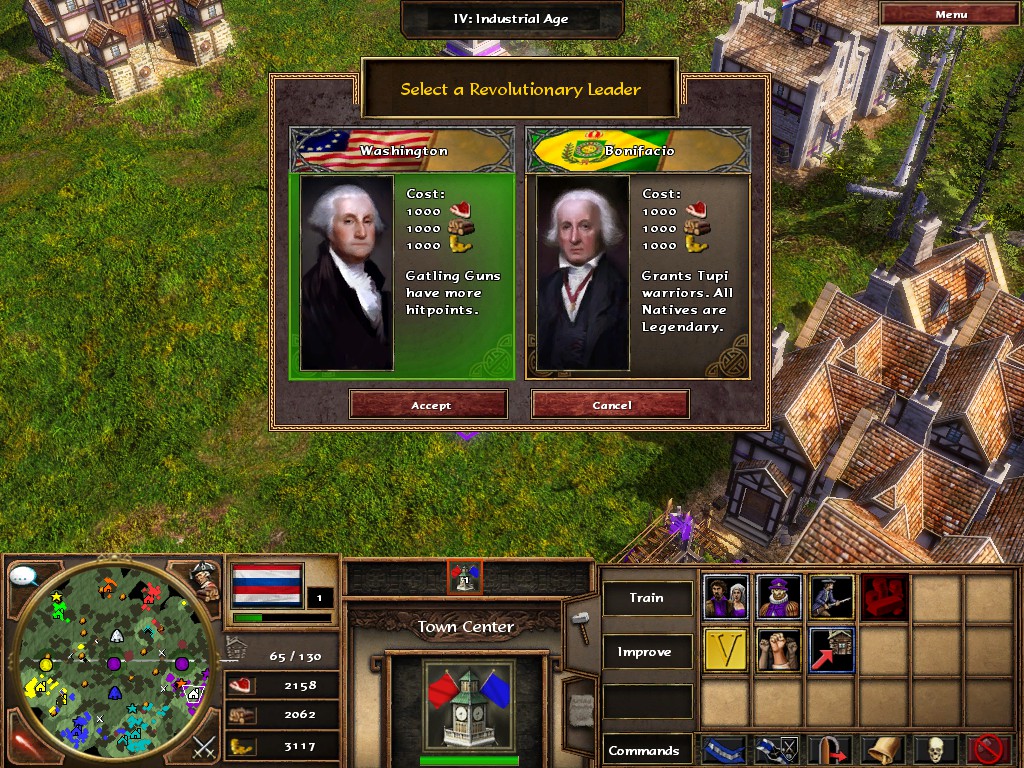Activate the red flare signal button
The image size is (1024, 768).
(x=24, y=746)
